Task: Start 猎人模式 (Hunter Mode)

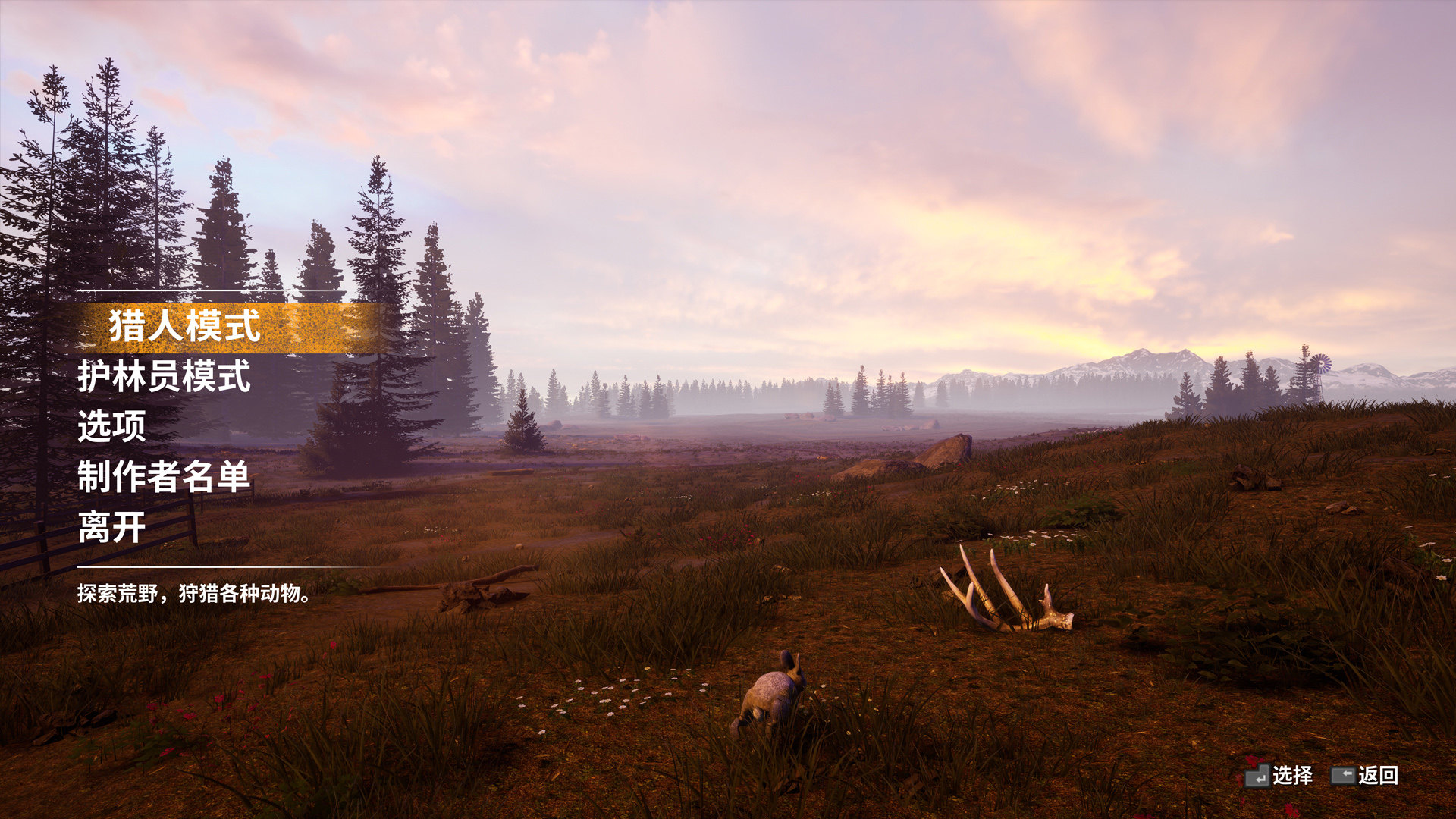Action: 184,326
